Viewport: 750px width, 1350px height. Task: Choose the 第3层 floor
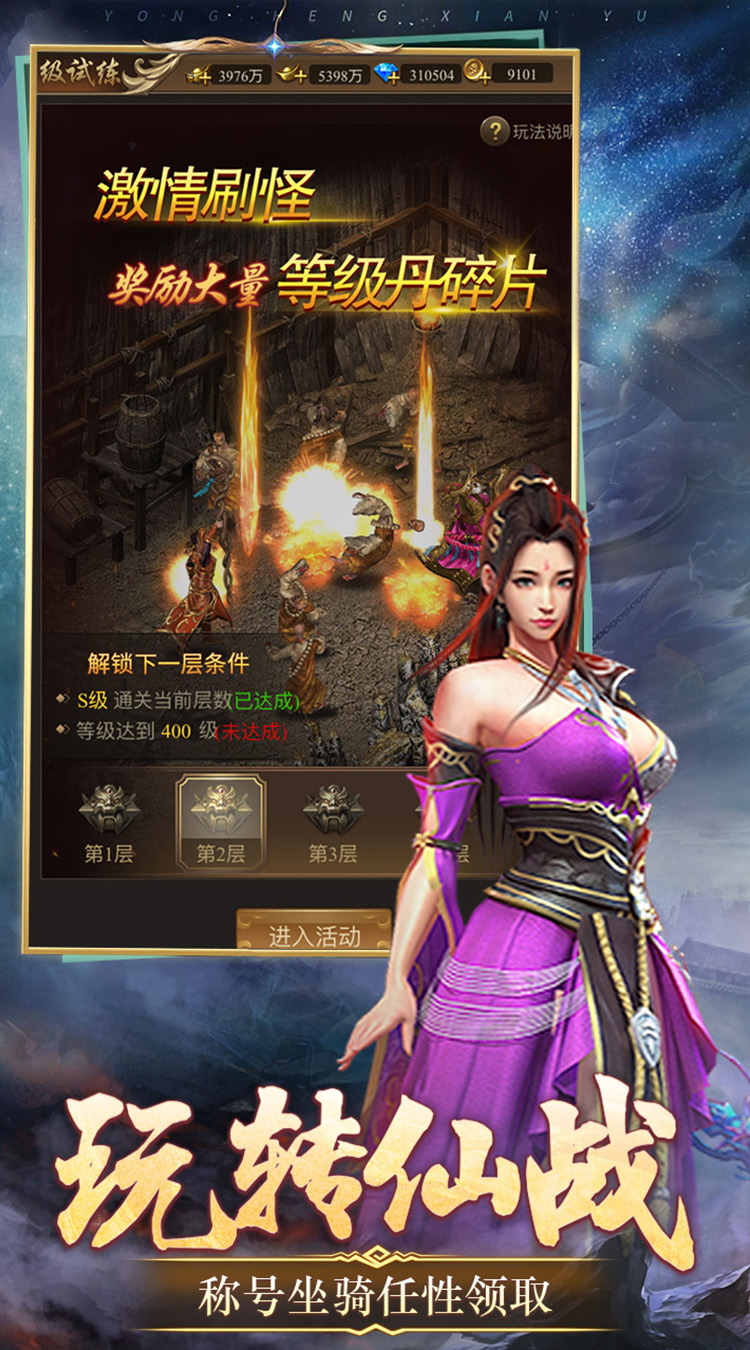[332, 823]
